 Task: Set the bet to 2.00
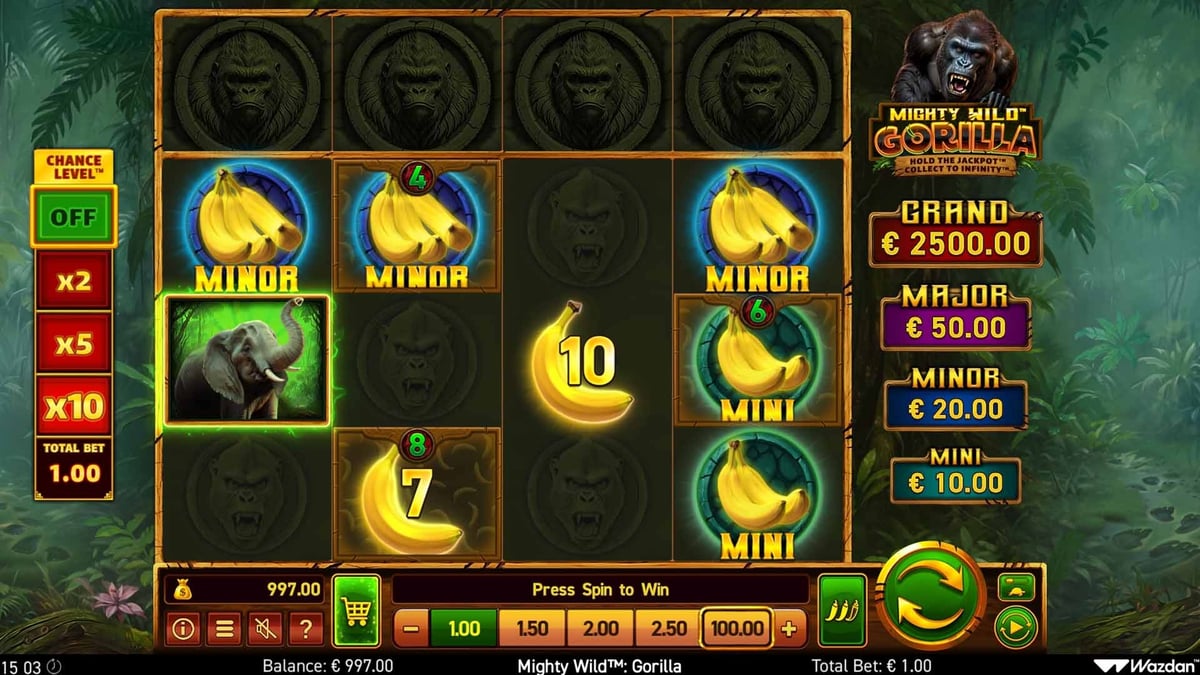tap(600, 629)
